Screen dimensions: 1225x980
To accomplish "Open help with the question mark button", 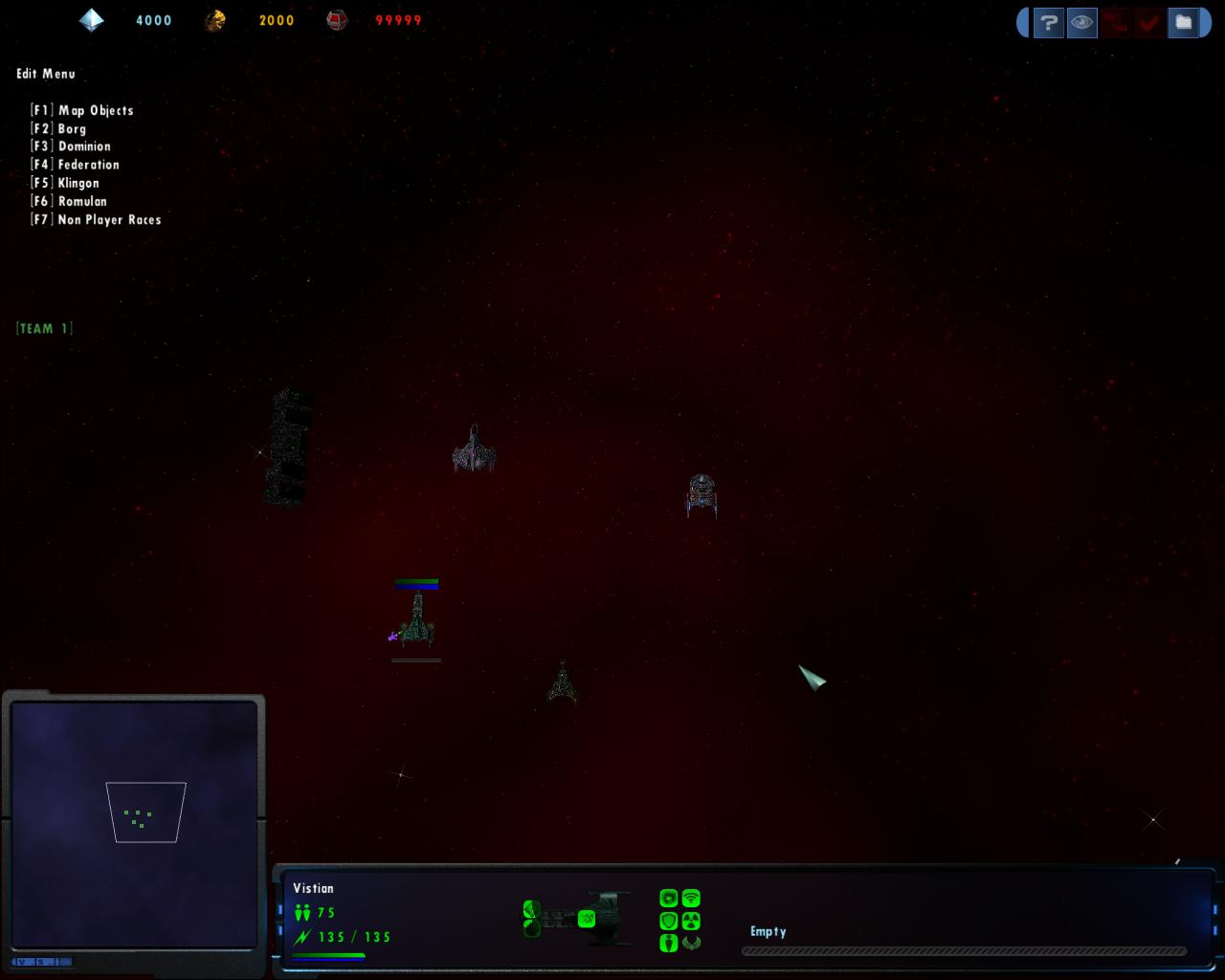I will click(1049, 22).
